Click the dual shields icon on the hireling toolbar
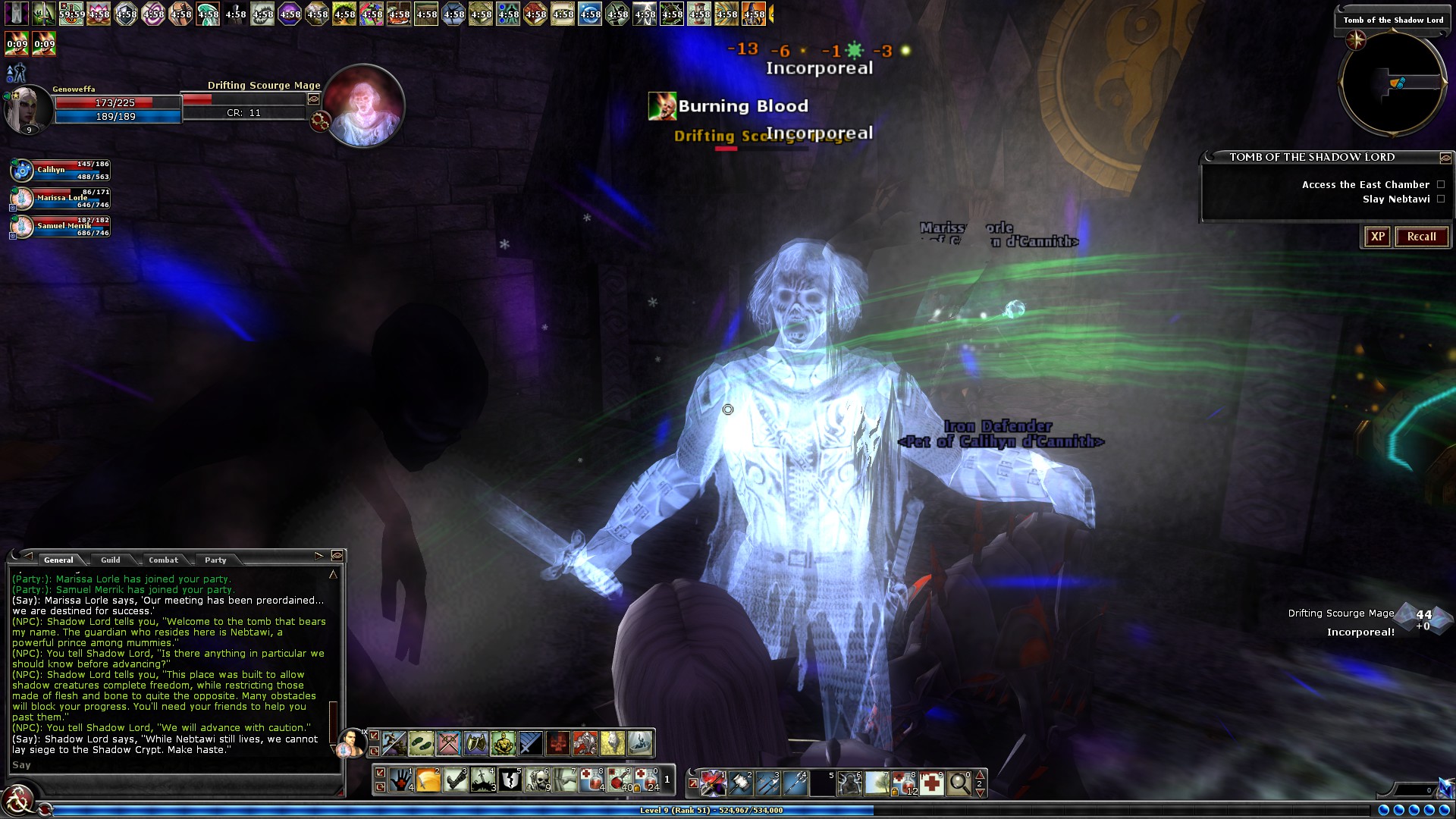This screenshot has height=819, width=1456. [x=475, y=743]
